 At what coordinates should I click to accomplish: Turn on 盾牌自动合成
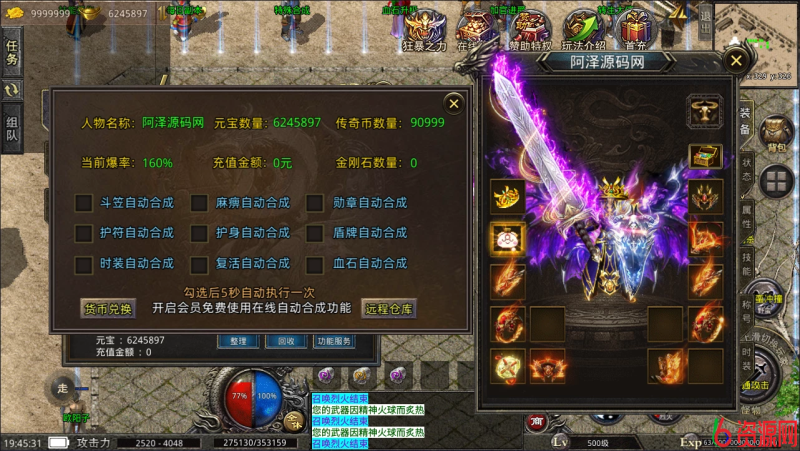coord(315,233)
